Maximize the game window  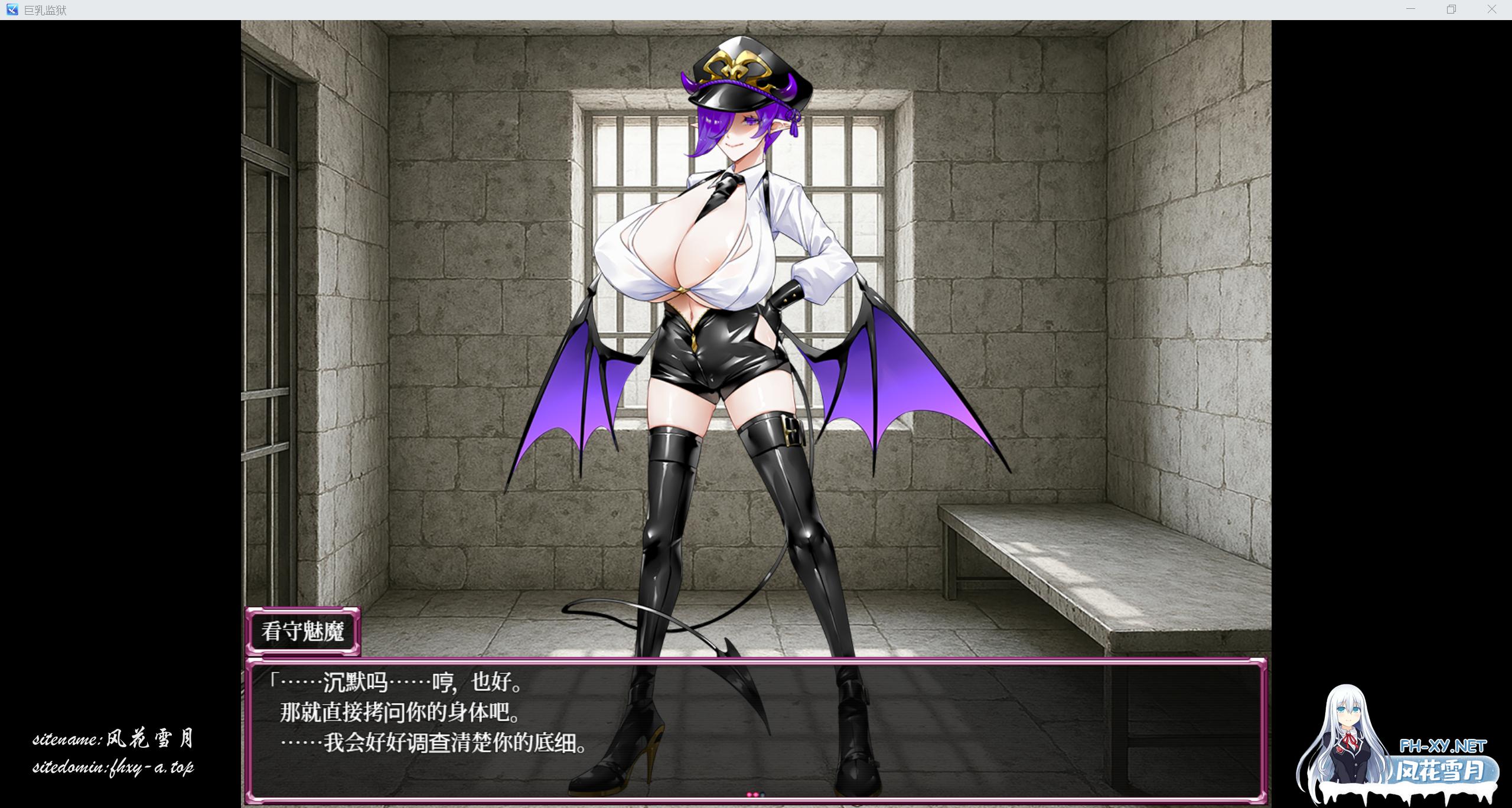coord(1452,9)
